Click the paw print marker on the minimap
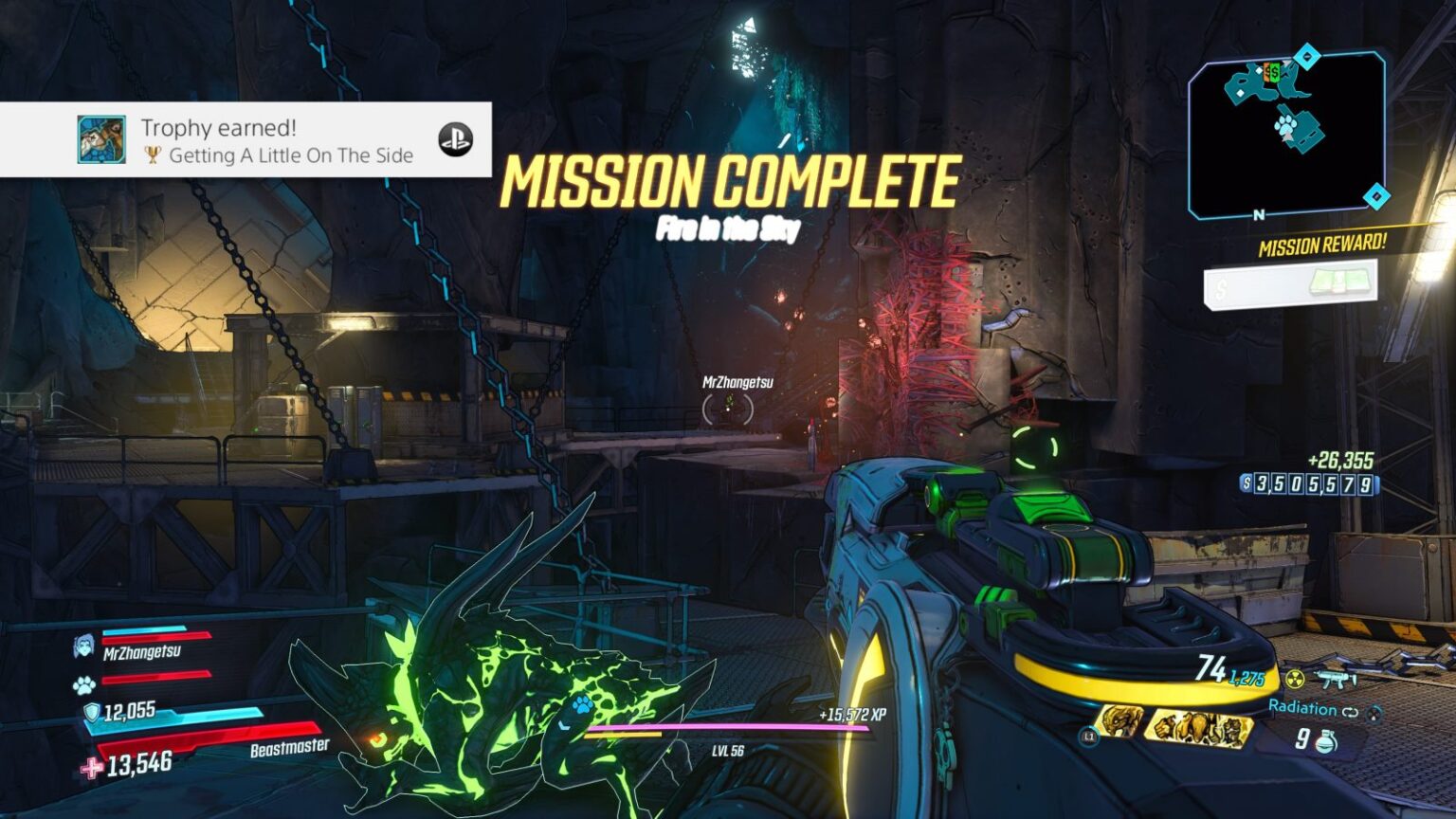This screenshot has height=819, width=1456. [1285, 123]
